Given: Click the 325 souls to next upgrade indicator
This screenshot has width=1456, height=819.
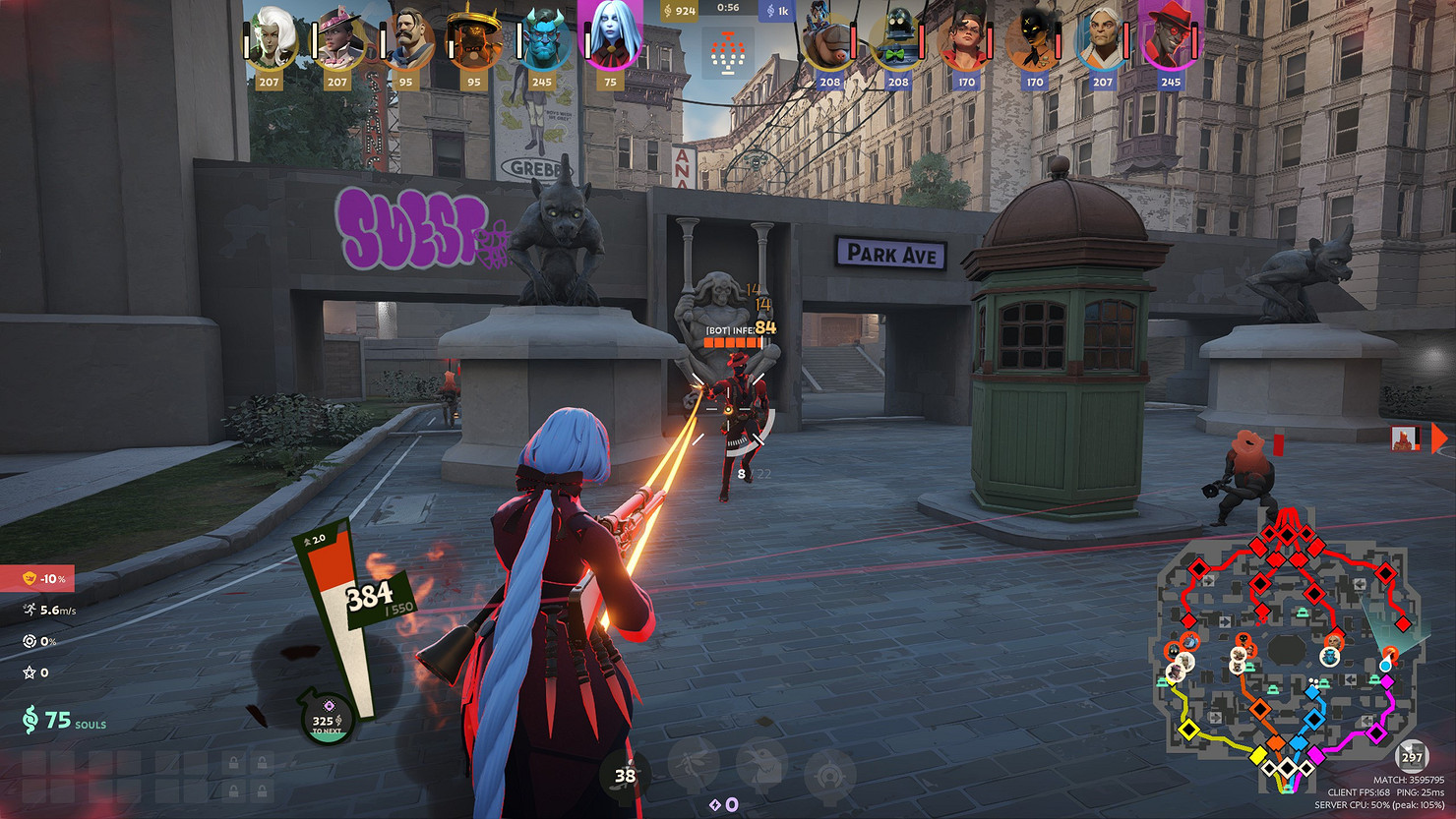Looking at the screenshot, I should click(328, 721).
